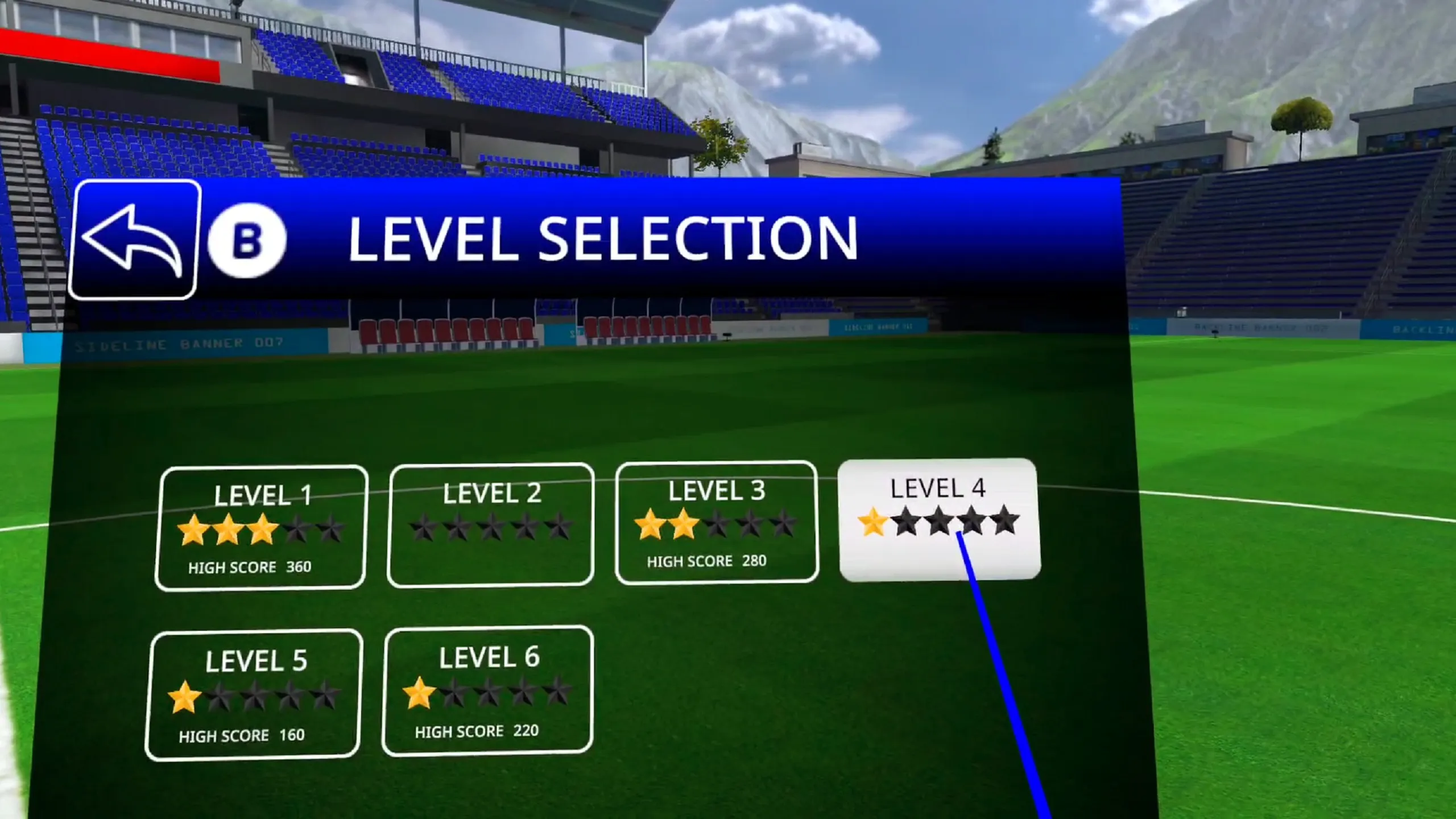Pick the Level 5 tile
The image size is (1456, 819).
tap(254, 694)
